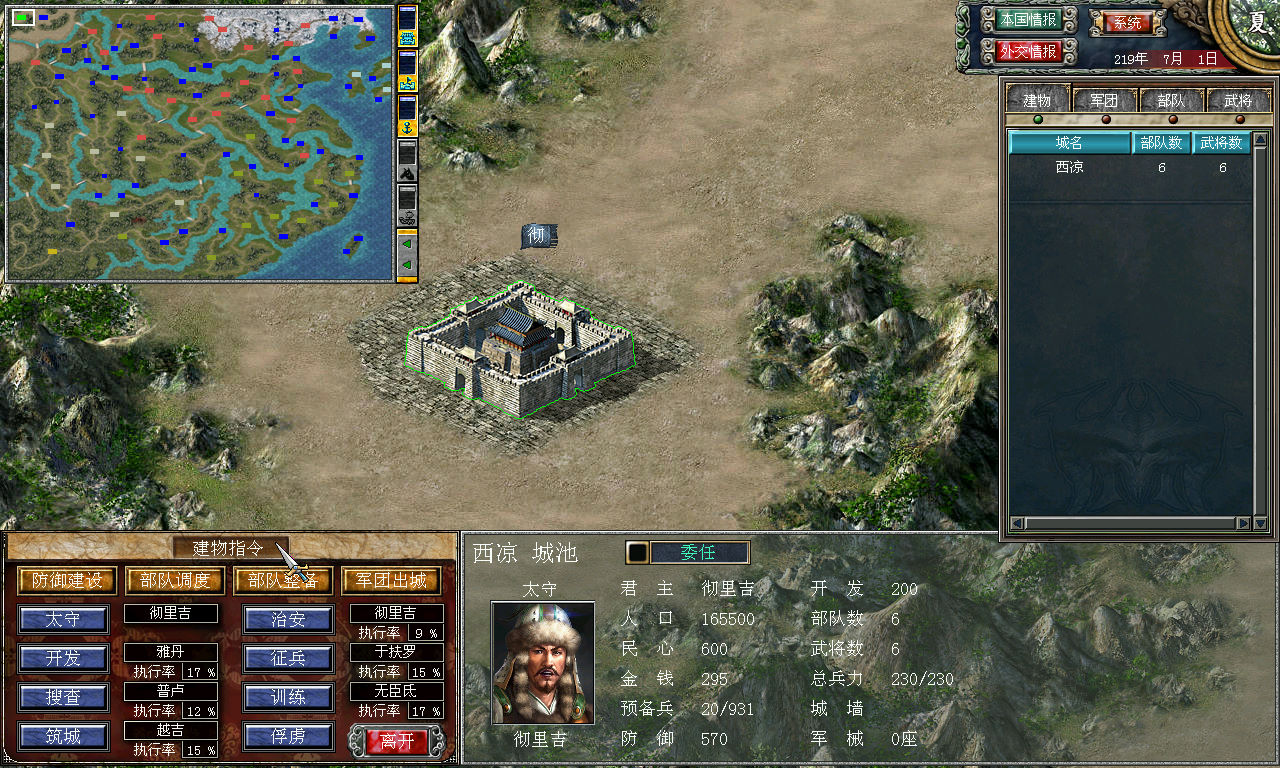Select the 治安 public order command
This screenshot has height=768, width=1280.
(288, 620)
